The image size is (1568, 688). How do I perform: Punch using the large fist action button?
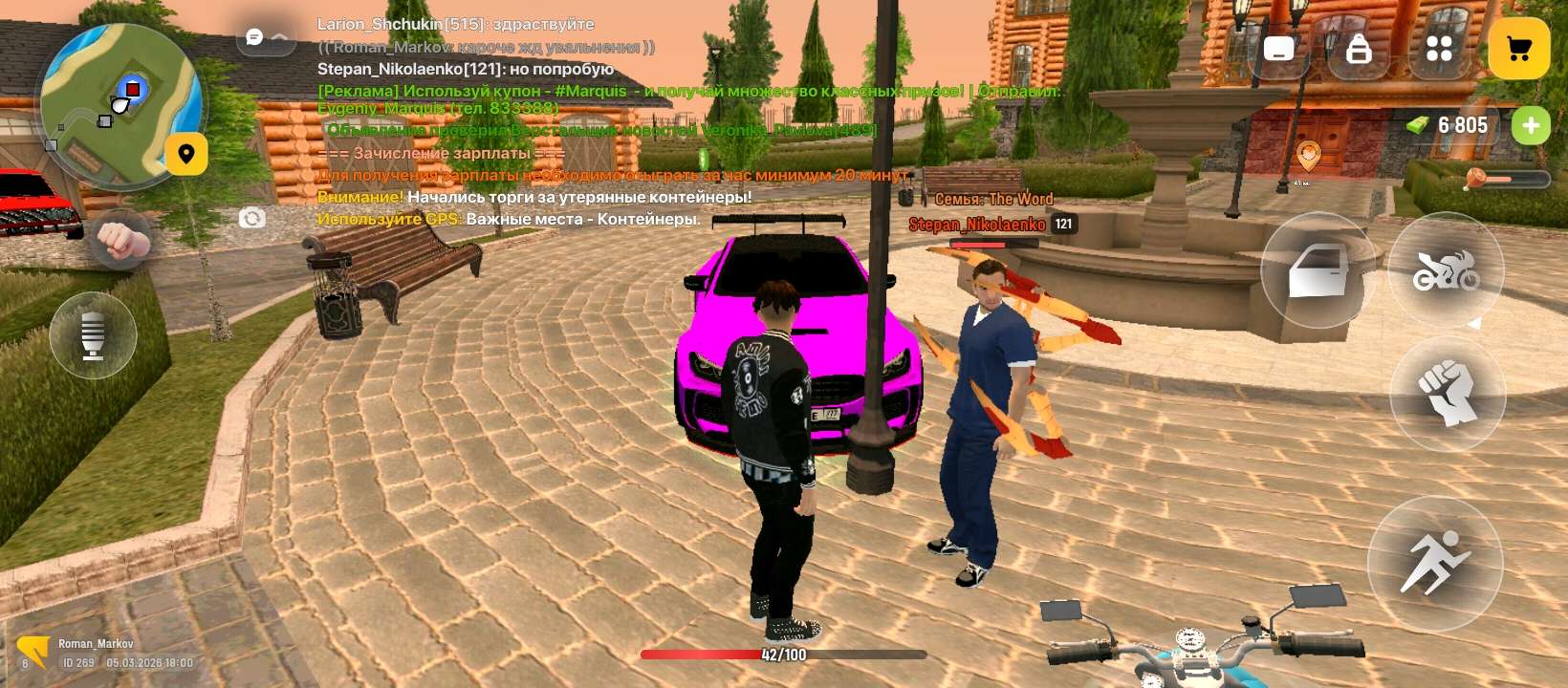[1447, 393]
